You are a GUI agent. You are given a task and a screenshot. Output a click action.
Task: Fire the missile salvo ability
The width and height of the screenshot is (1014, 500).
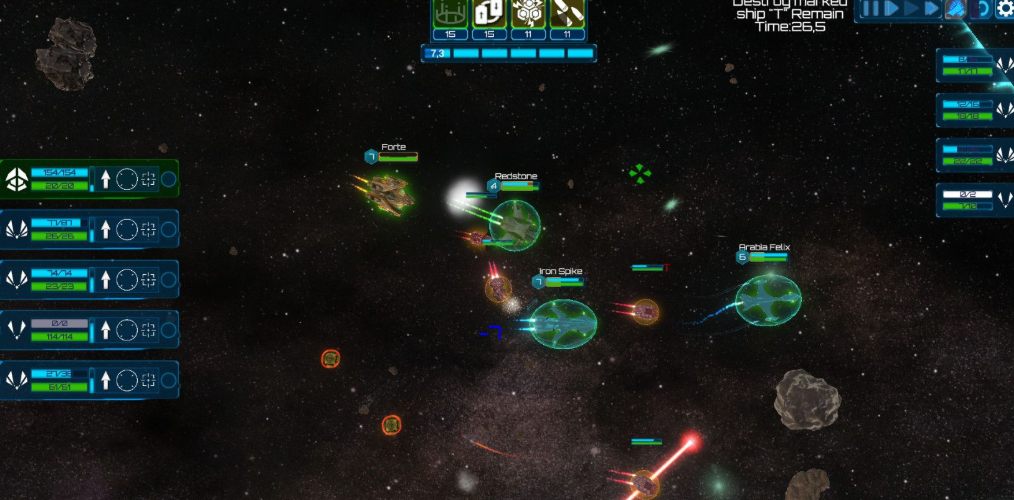pyautogui.click(x=567, y=14)
